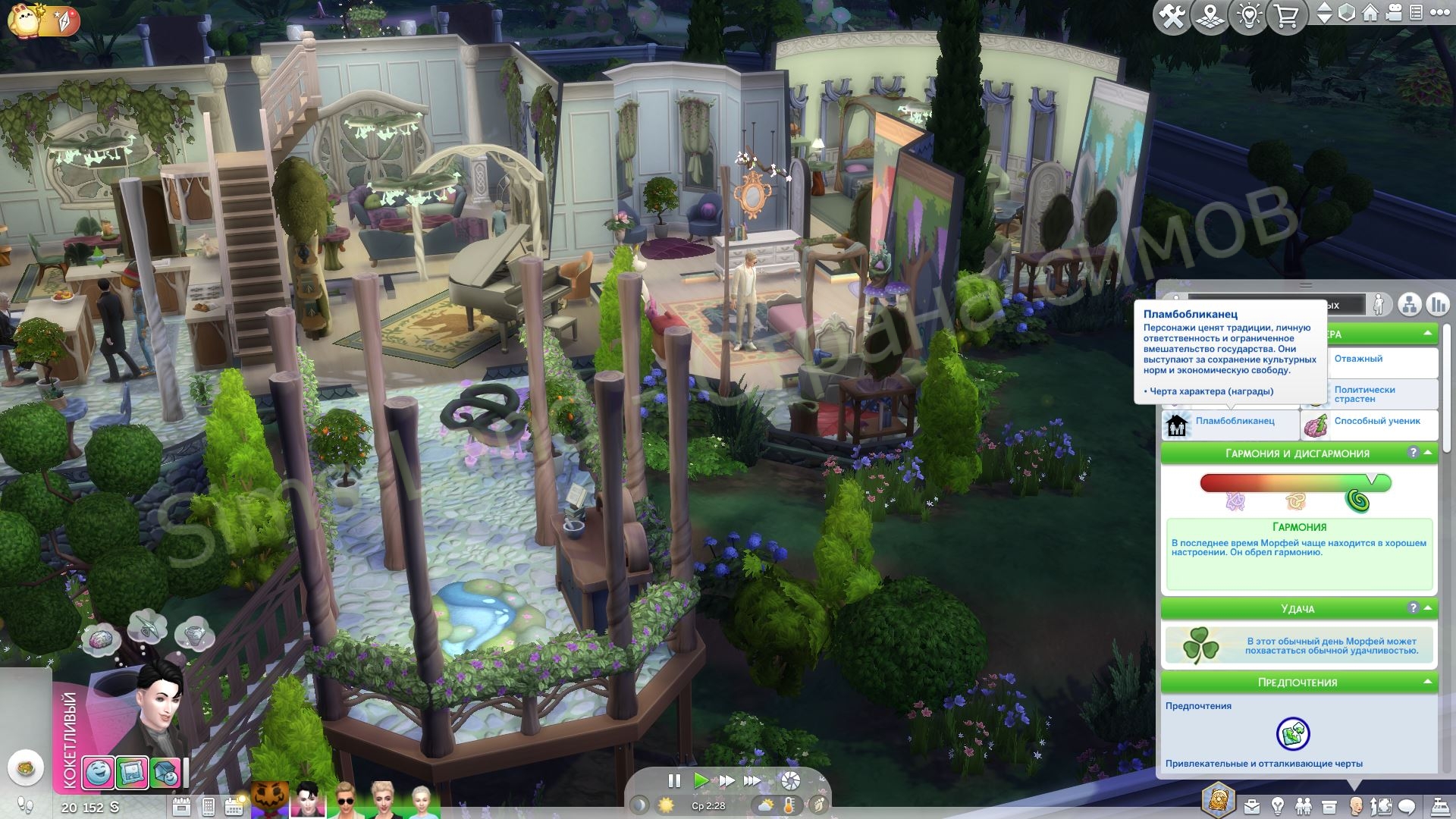Image resolution: width=1456 pixels, height=819 pixels.
Task: Set game speed to normal play
Action: tap(701, 780)
